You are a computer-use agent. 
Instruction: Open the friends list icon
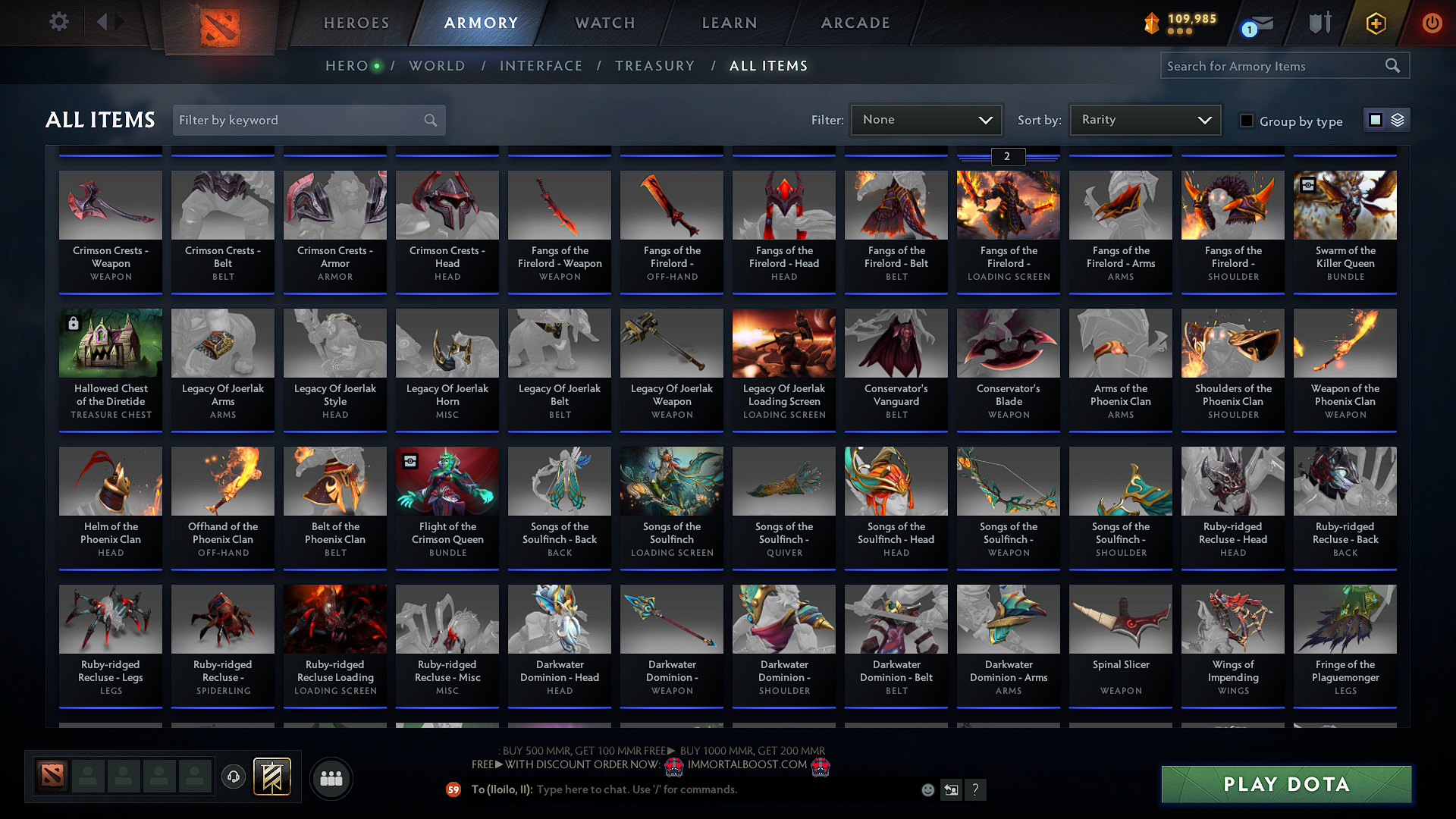click(x=330, y=777)
